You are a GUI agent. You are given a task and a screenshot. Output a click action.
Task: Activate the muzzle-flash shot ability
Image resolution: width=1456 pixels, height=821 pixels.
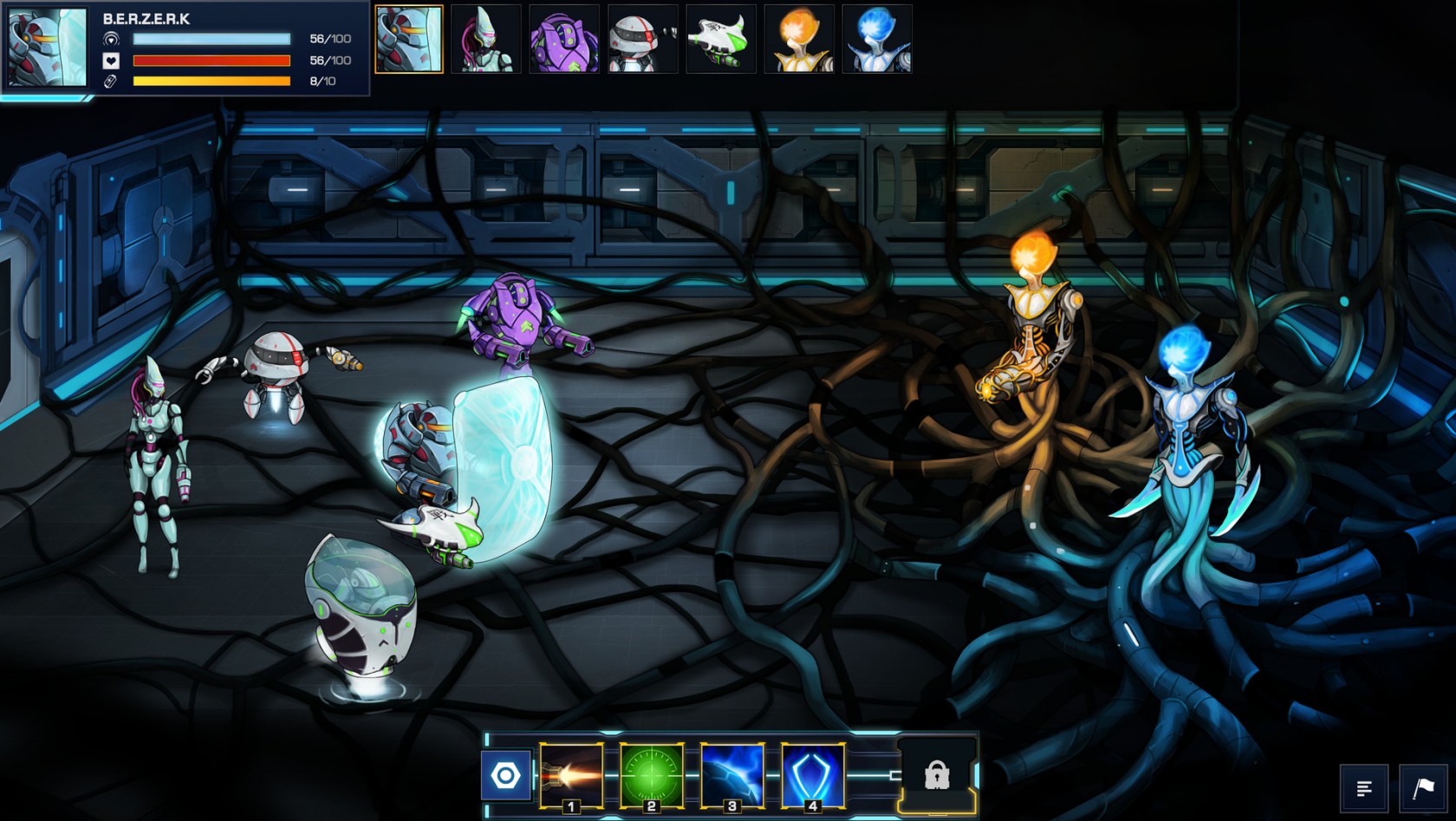click(571, 775)
